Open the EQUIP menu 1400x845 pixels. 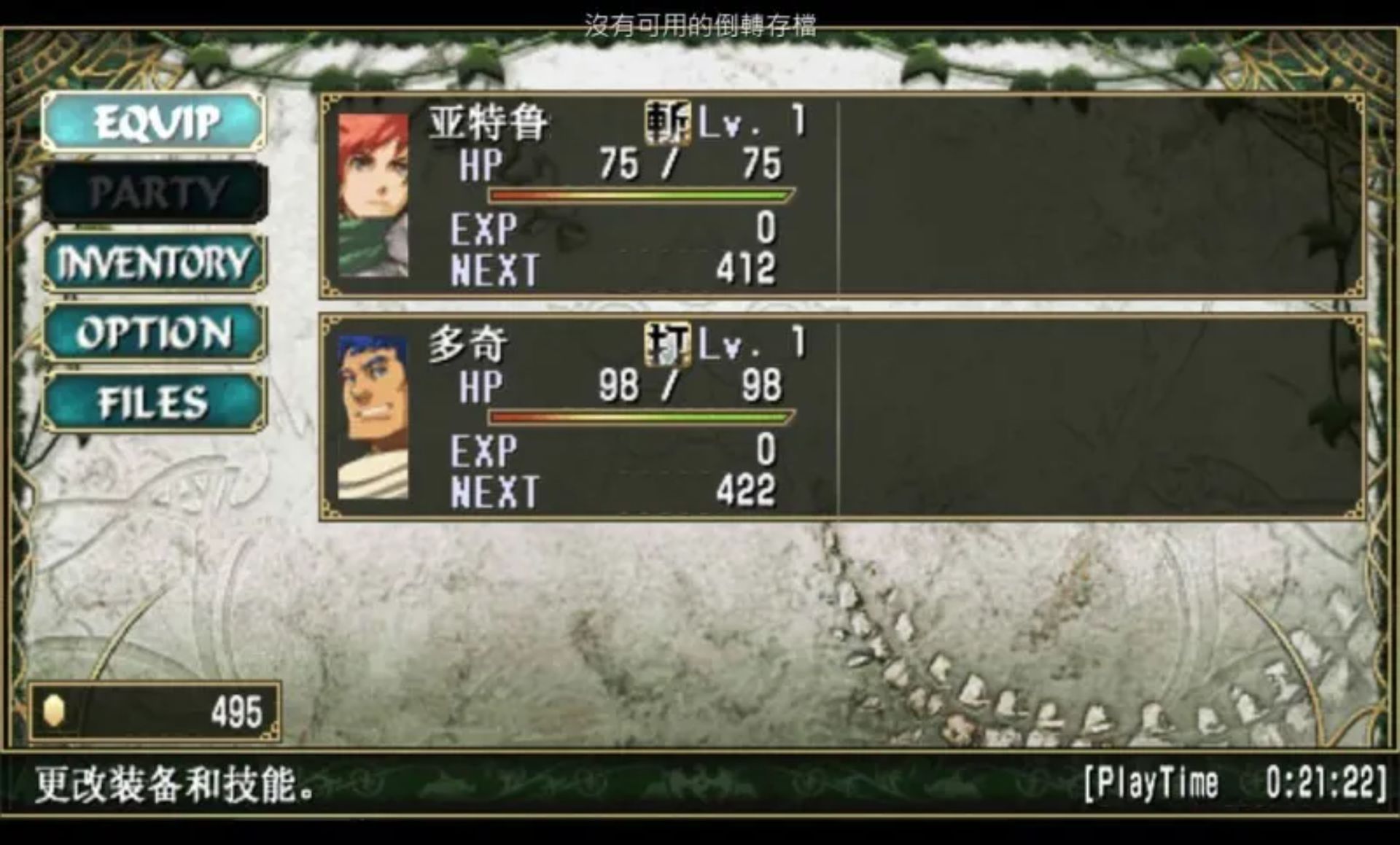(154, 122)
